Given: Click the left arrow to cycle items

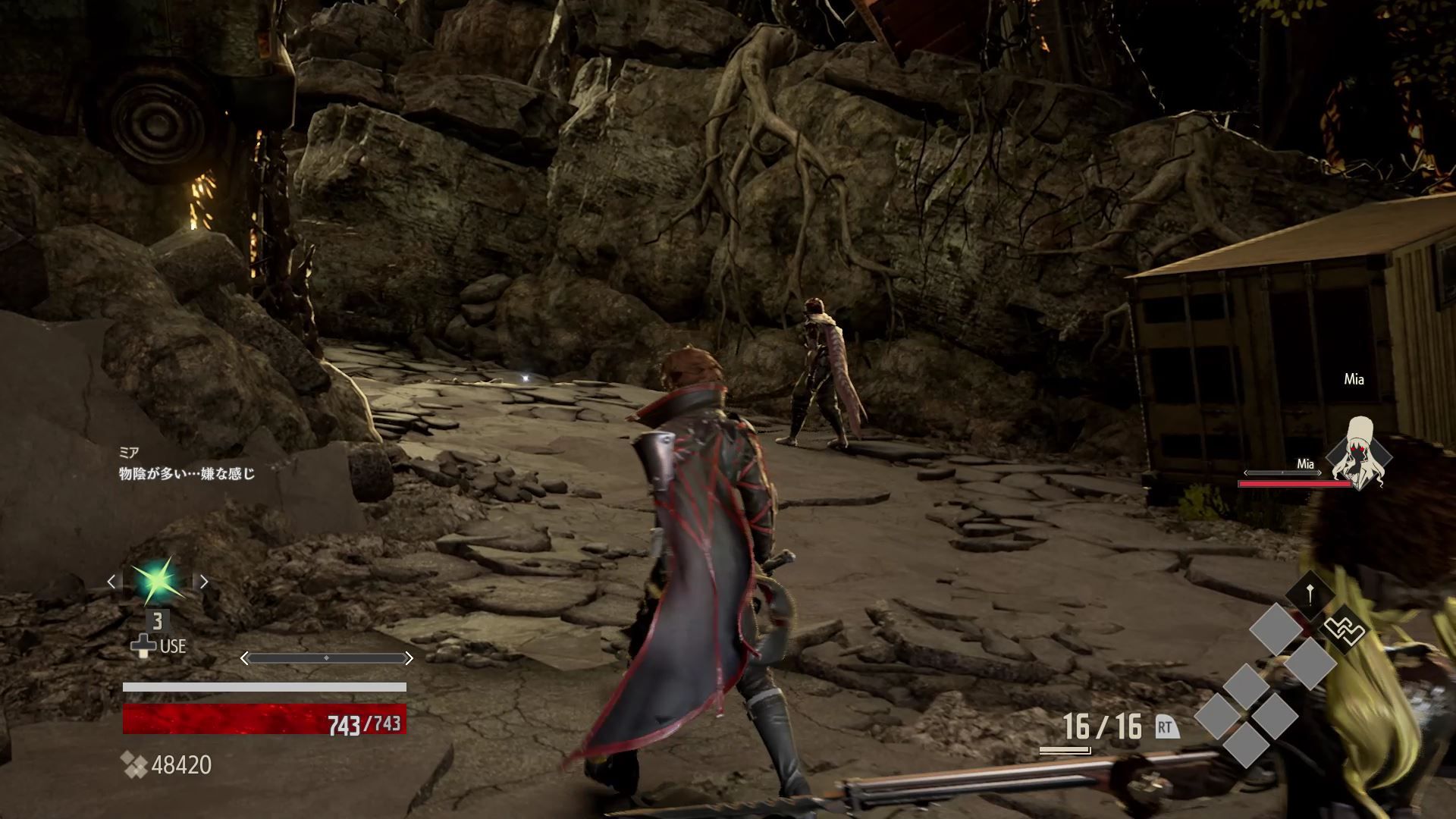Looking at the screenshot, I should [x=111, y=582].
